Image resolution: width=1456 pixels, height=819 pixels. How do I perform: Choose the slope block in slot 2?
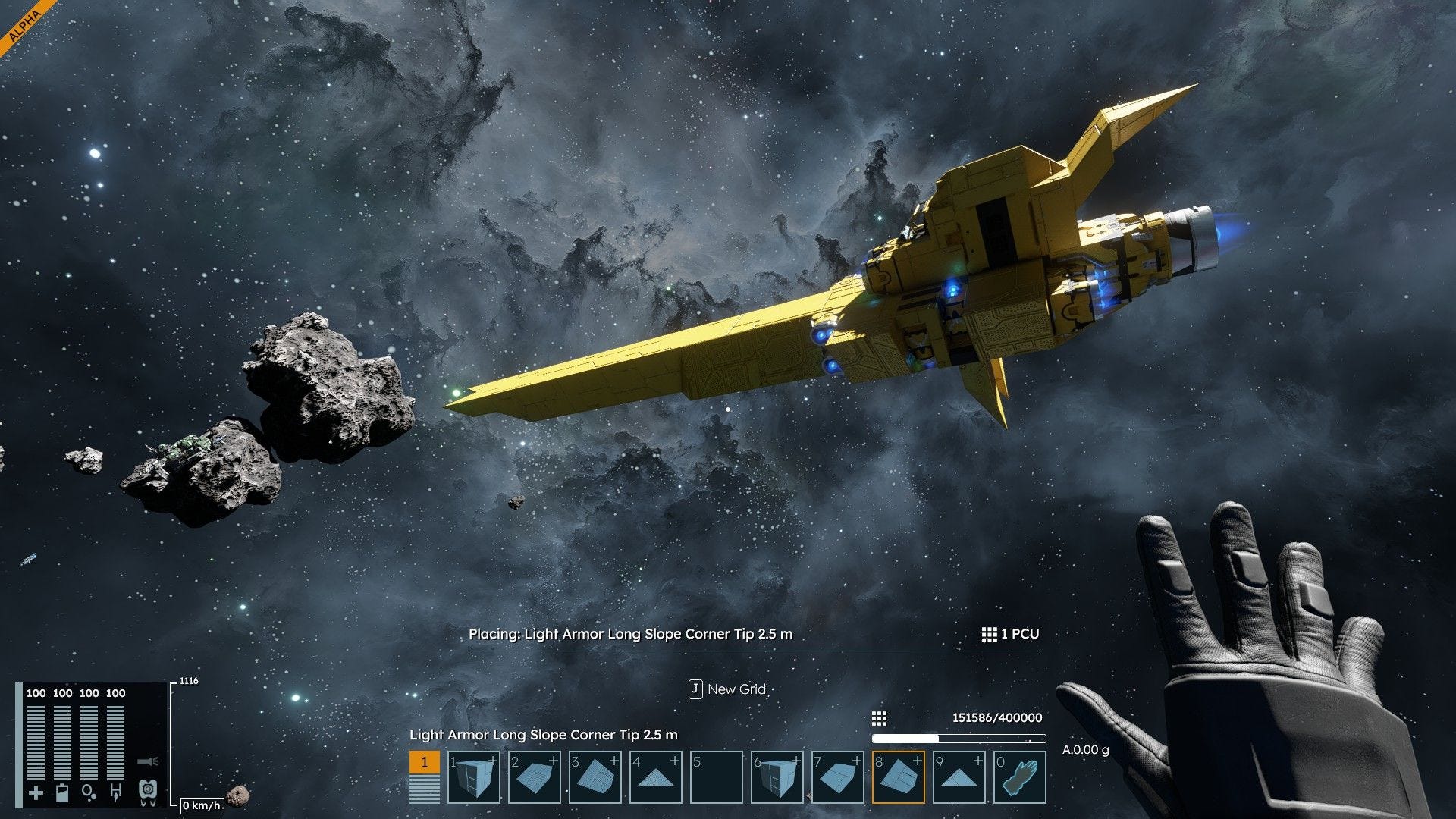point(535,777)
